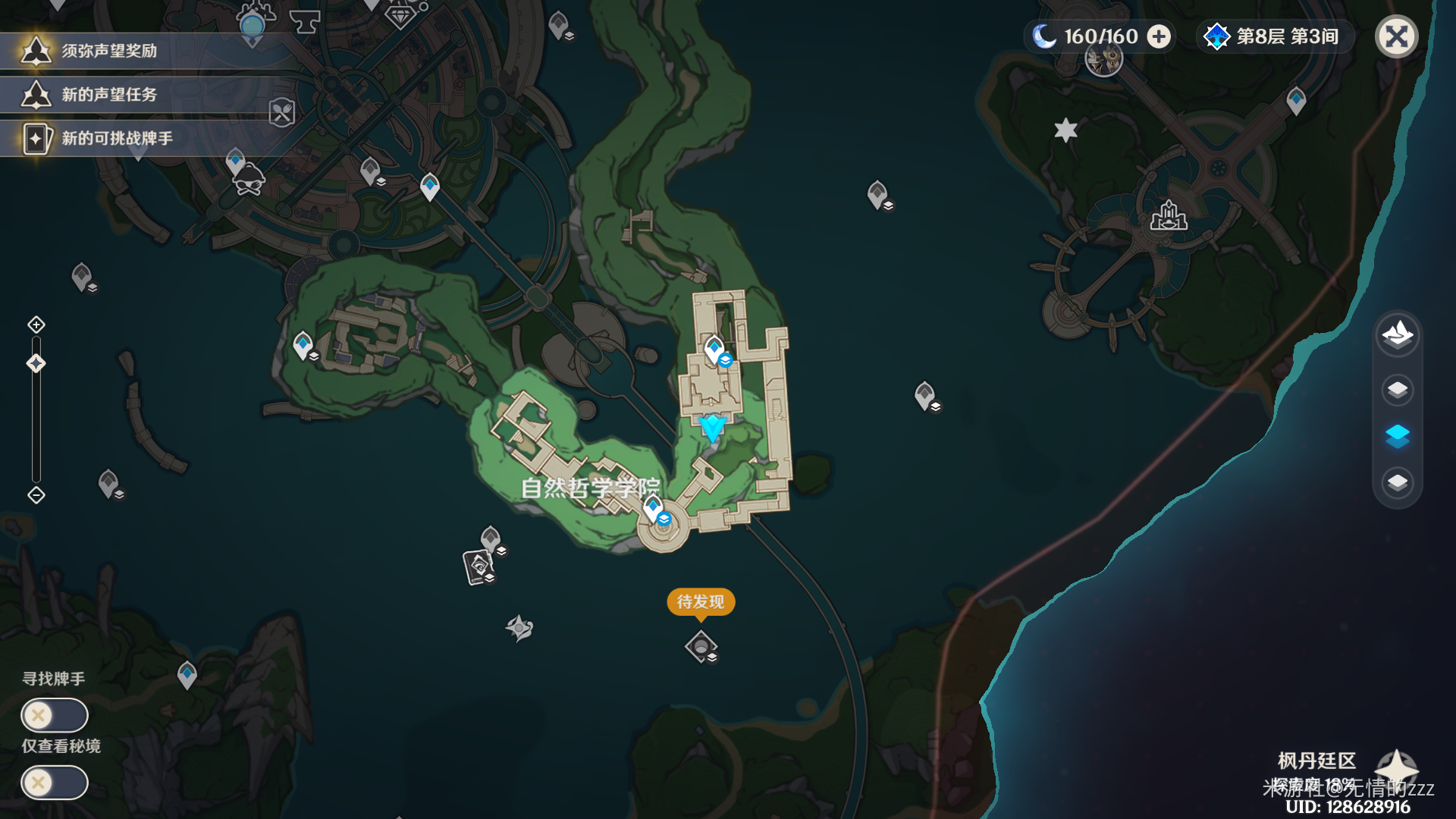Toggle the find card players switch
Image resolution: width=1456 pixels, height=819 pixels.
(55, 715)
